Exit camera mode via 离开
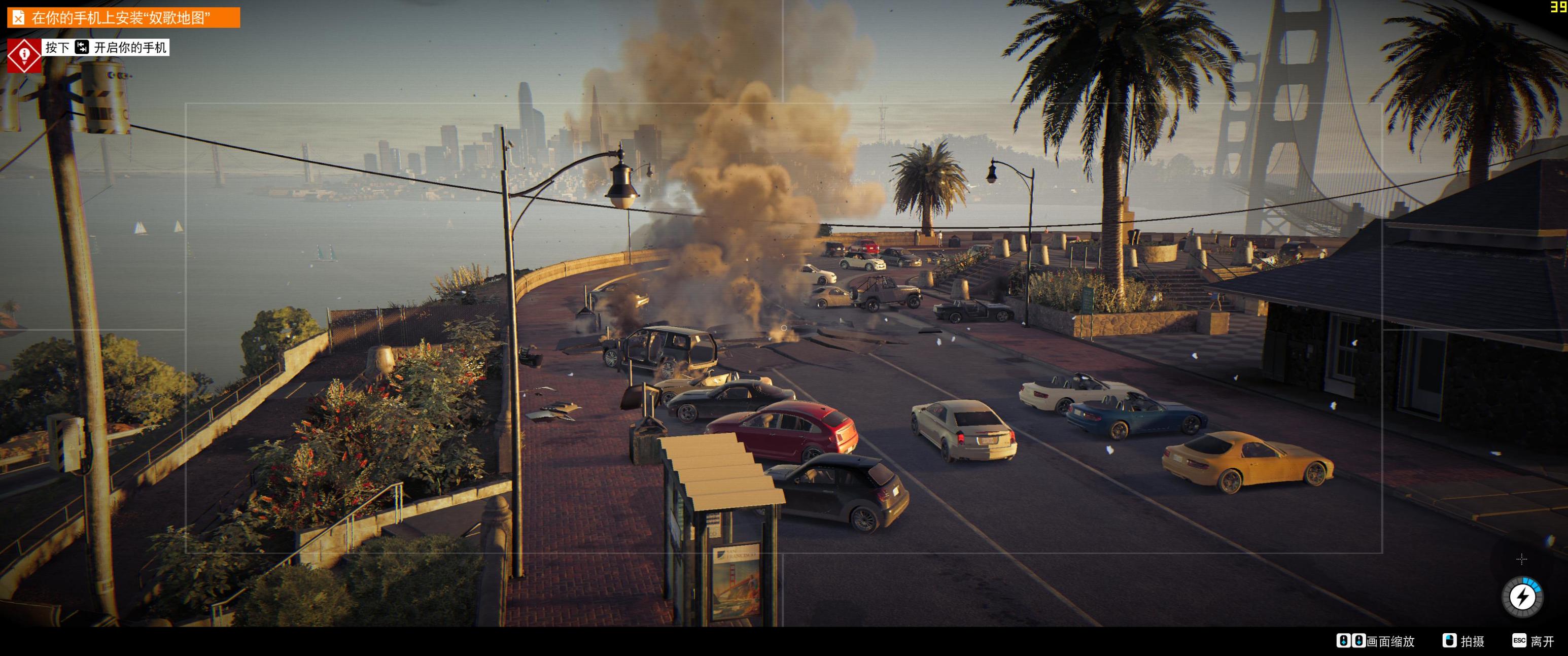Screen dimensions: 1568x656 [1534, 641]
